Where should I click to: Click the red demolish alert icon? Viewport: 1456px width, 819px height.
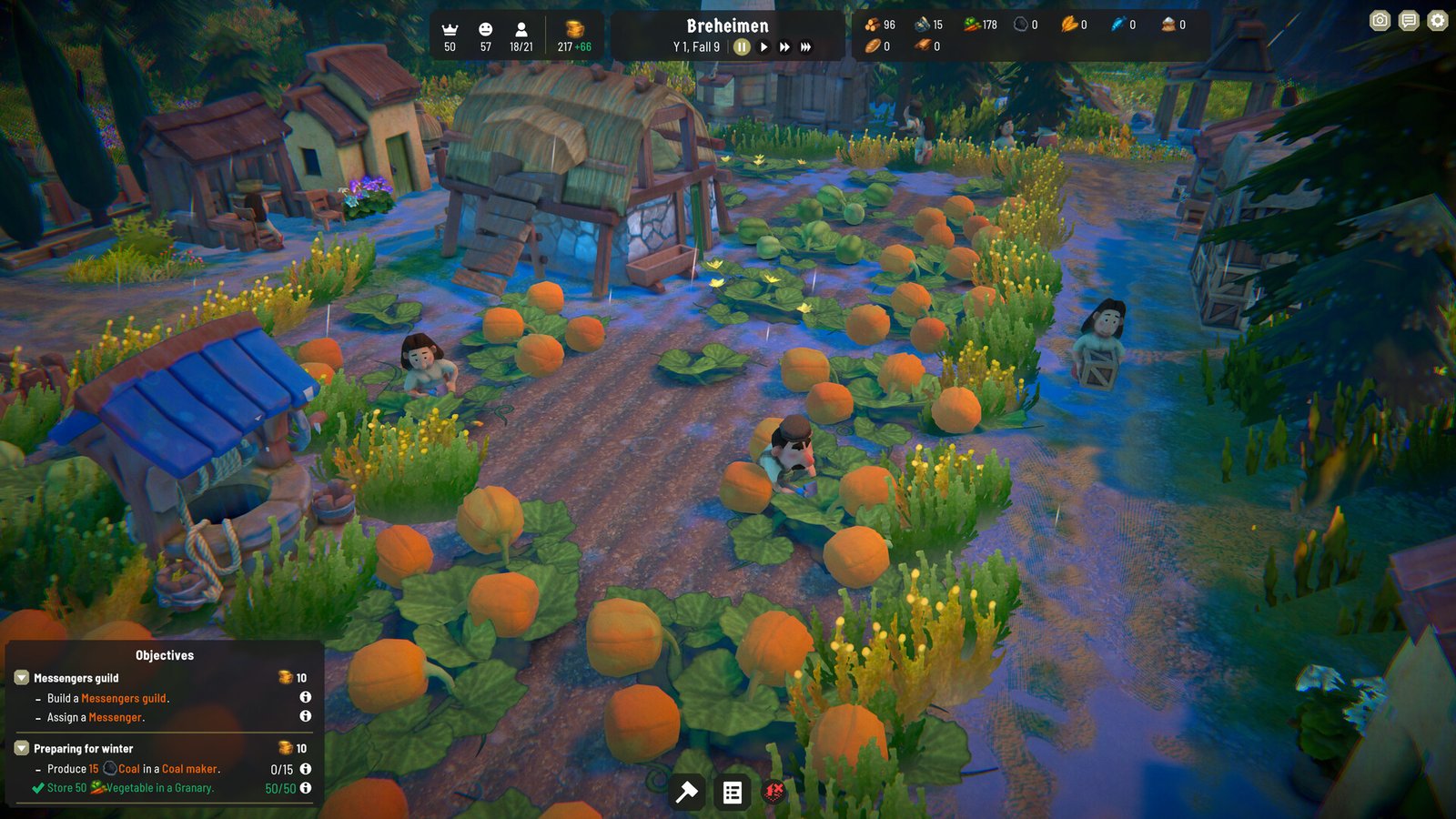coord(773,793)
